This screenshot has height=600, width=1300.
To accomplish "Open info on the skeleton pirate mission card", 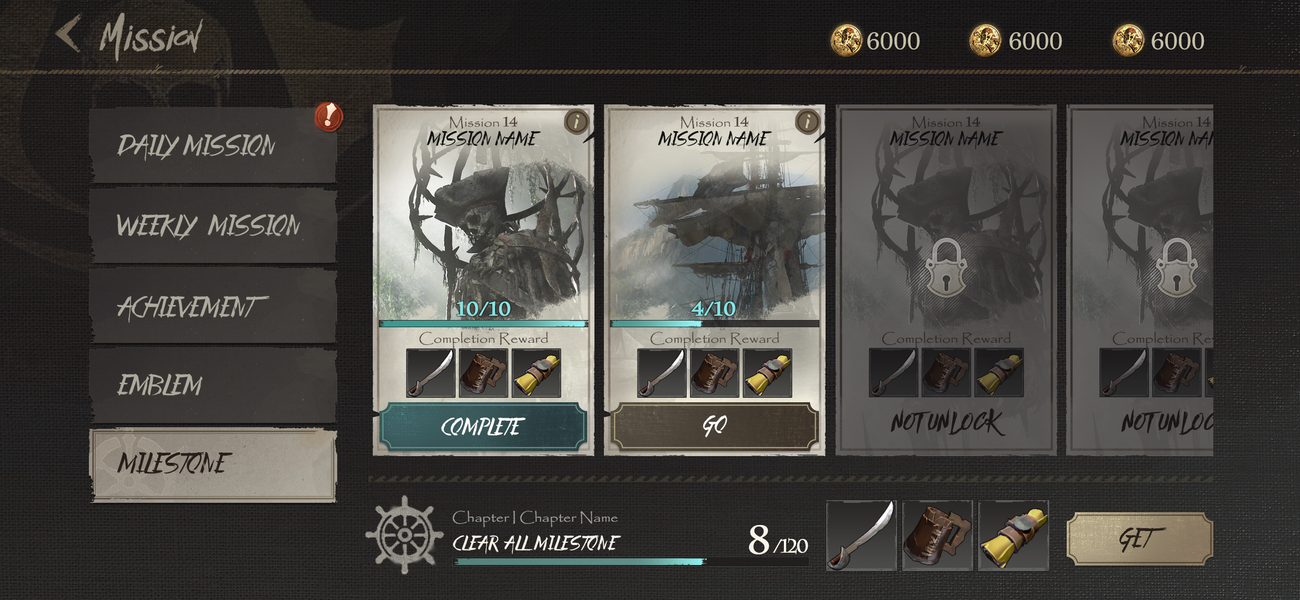I will click(577, 122).
